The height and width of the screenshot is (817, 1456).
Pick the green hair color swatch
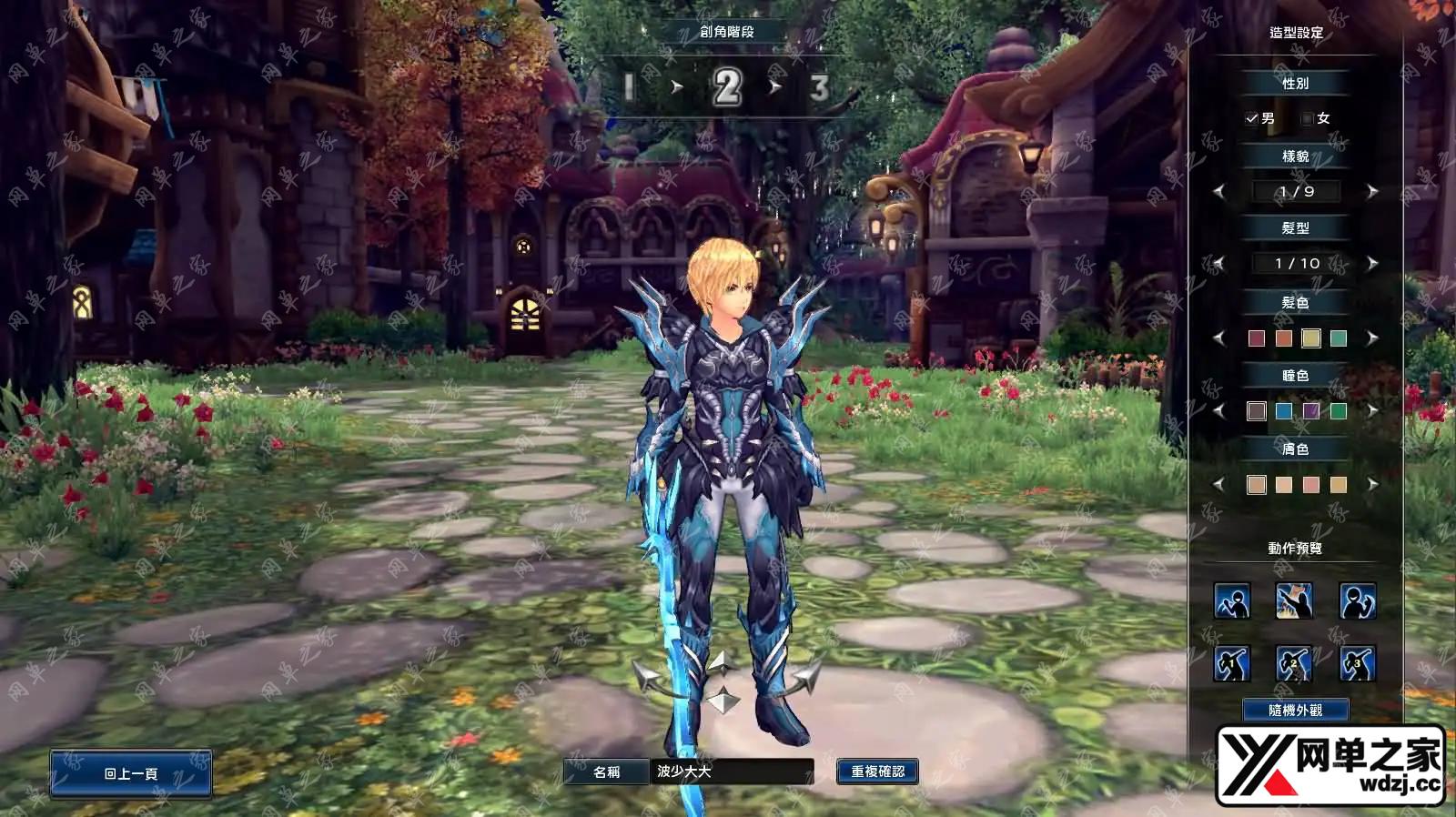[x=1339, y=338]
